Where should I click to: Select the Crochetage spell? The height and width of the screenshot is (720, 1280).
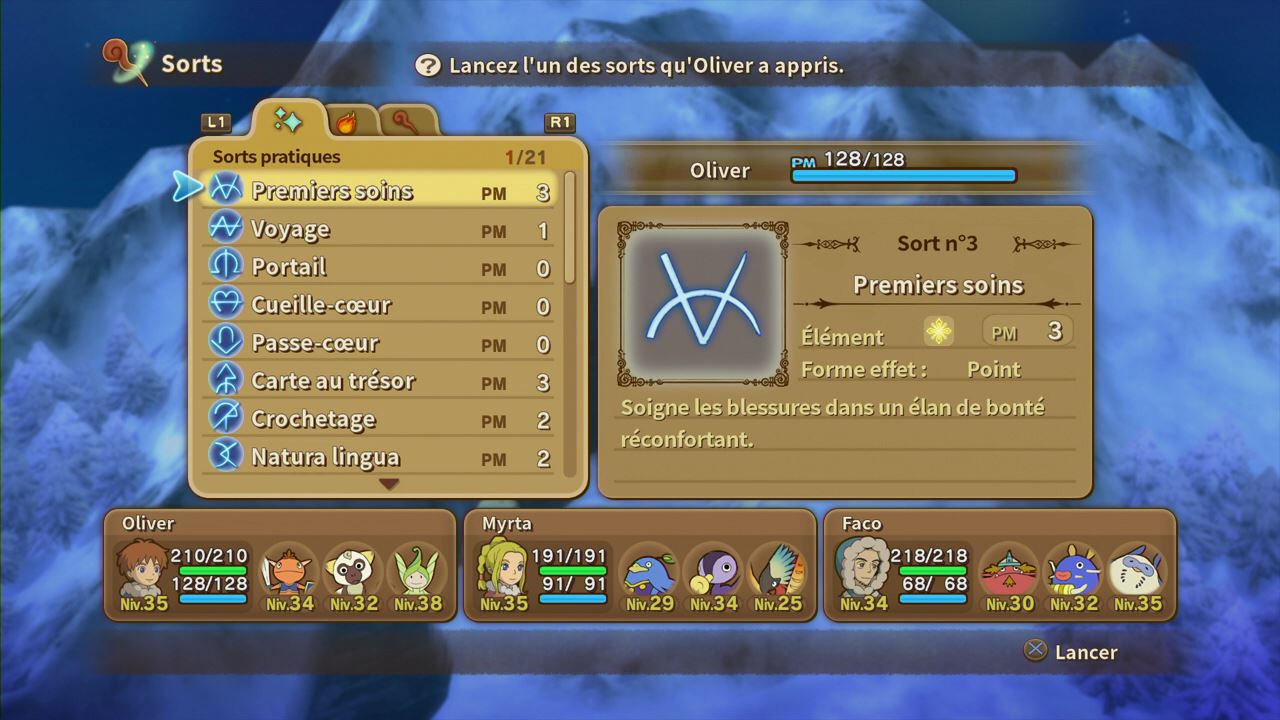(x=378, y=419)
